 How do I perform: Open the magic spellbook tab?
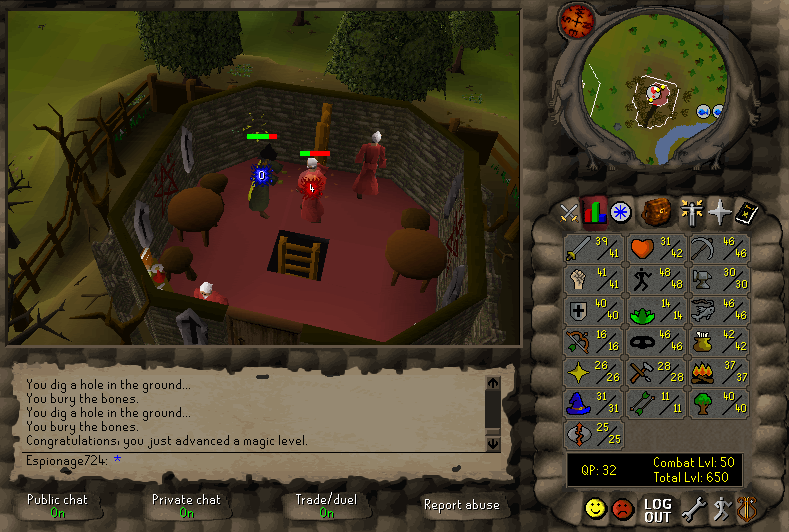[746, 212]
